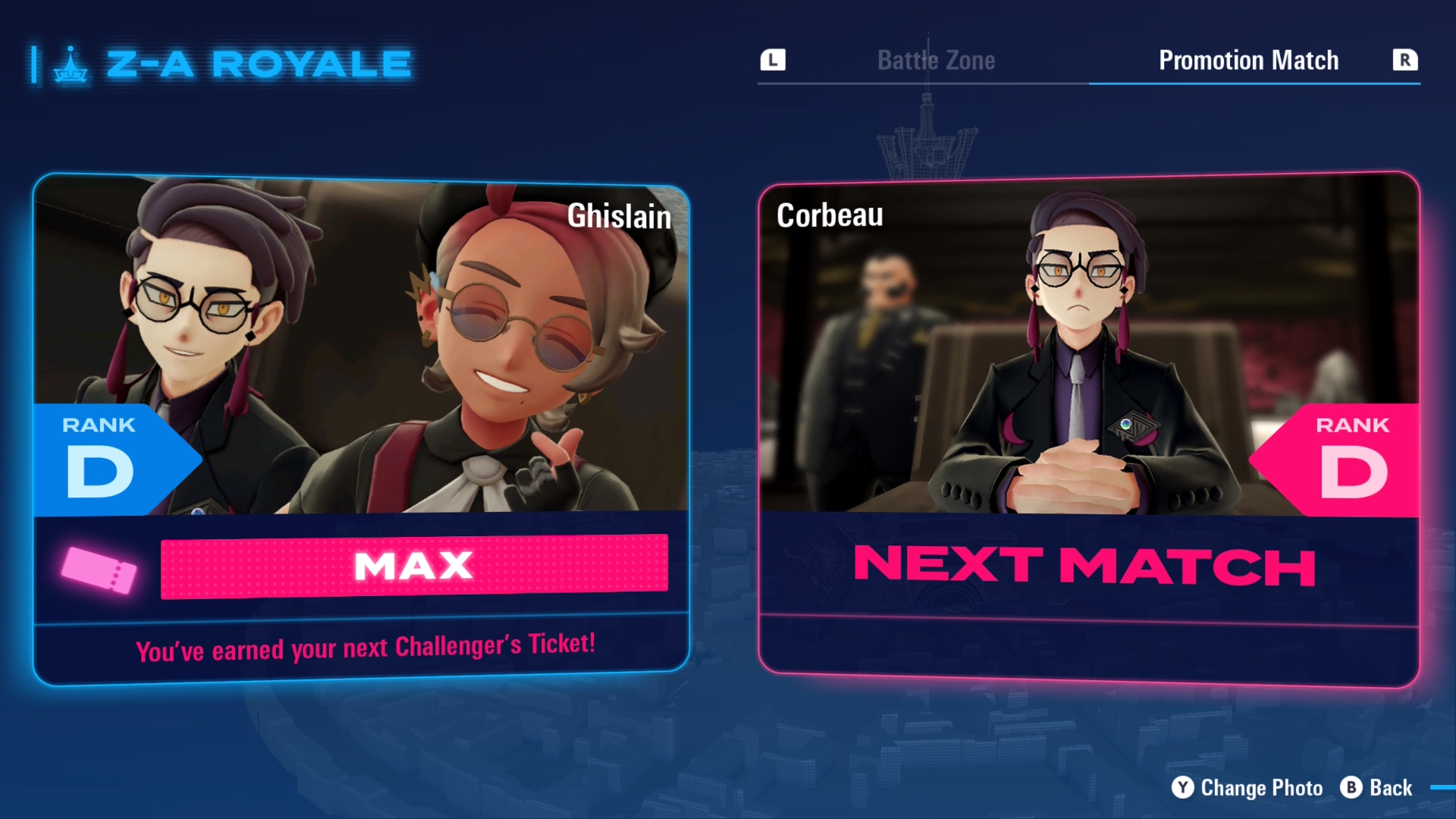The height and width of the screenshot is (819, 1456).
Task: Open the Ghislain rank D card
Action: (361, 428)
